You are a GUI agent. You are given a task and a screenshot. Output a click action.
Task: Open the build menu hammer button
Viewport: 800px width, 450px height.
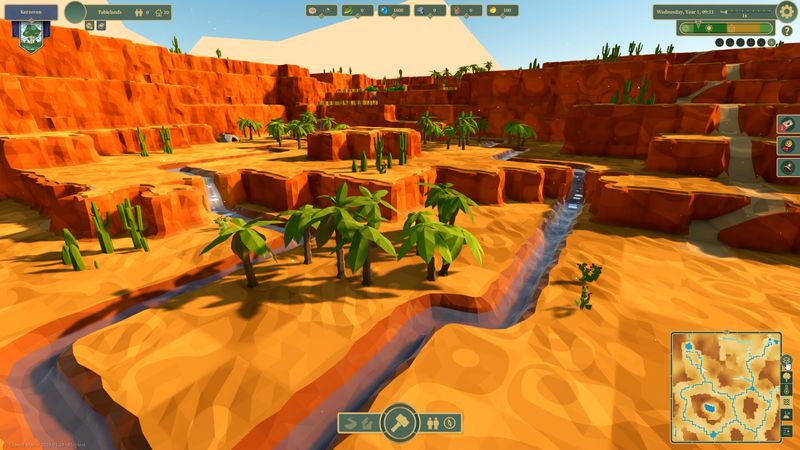(400, 422)
